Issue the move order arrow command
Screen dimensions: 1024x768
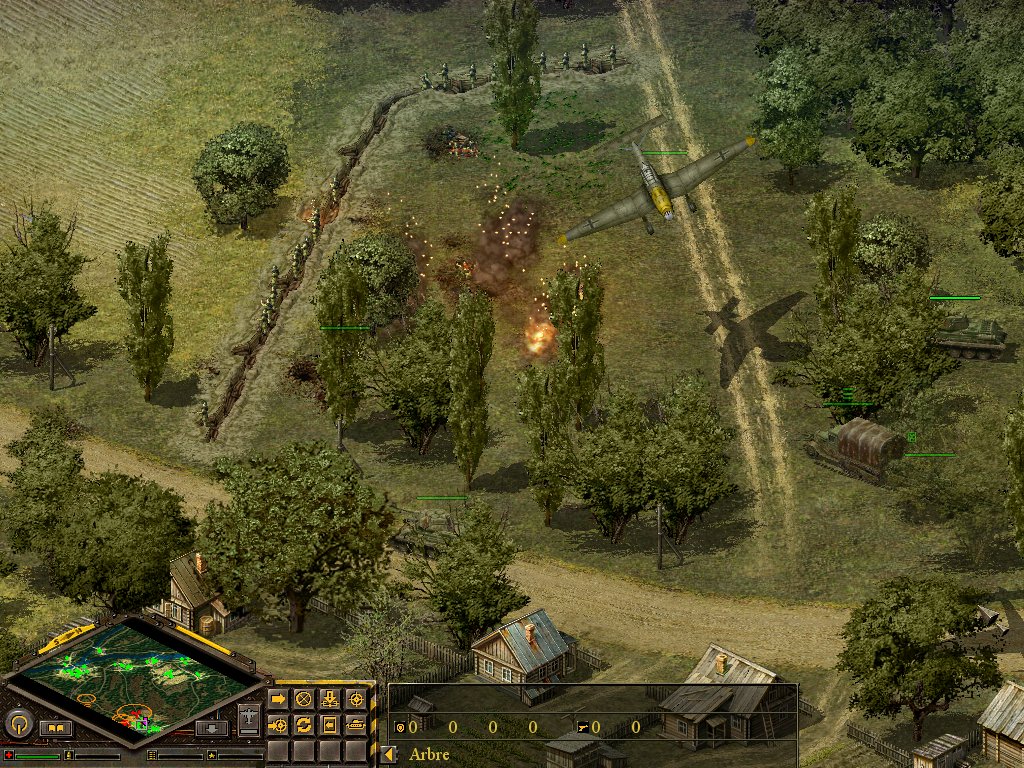pyautogui.click(x=278, y=698)
